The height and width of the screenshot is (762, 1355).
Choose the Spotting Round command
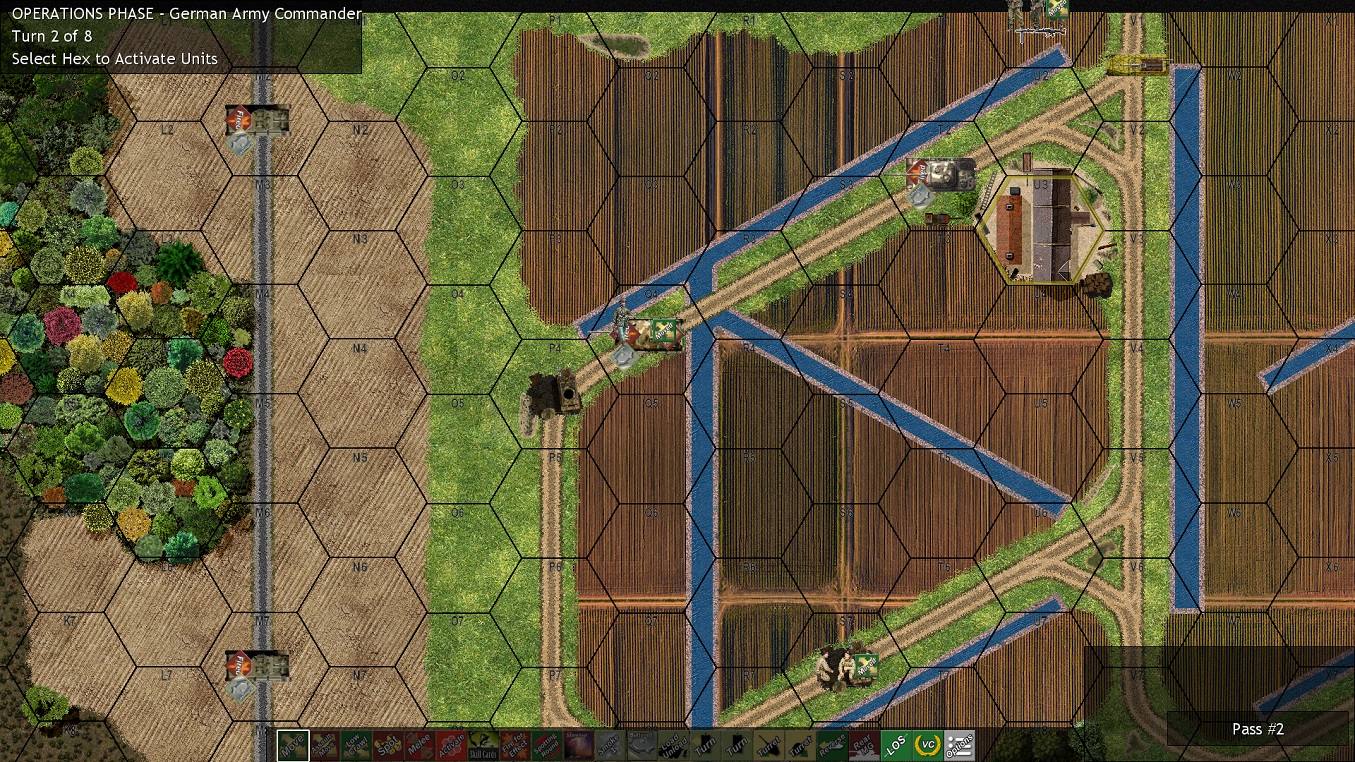(548, 745)
